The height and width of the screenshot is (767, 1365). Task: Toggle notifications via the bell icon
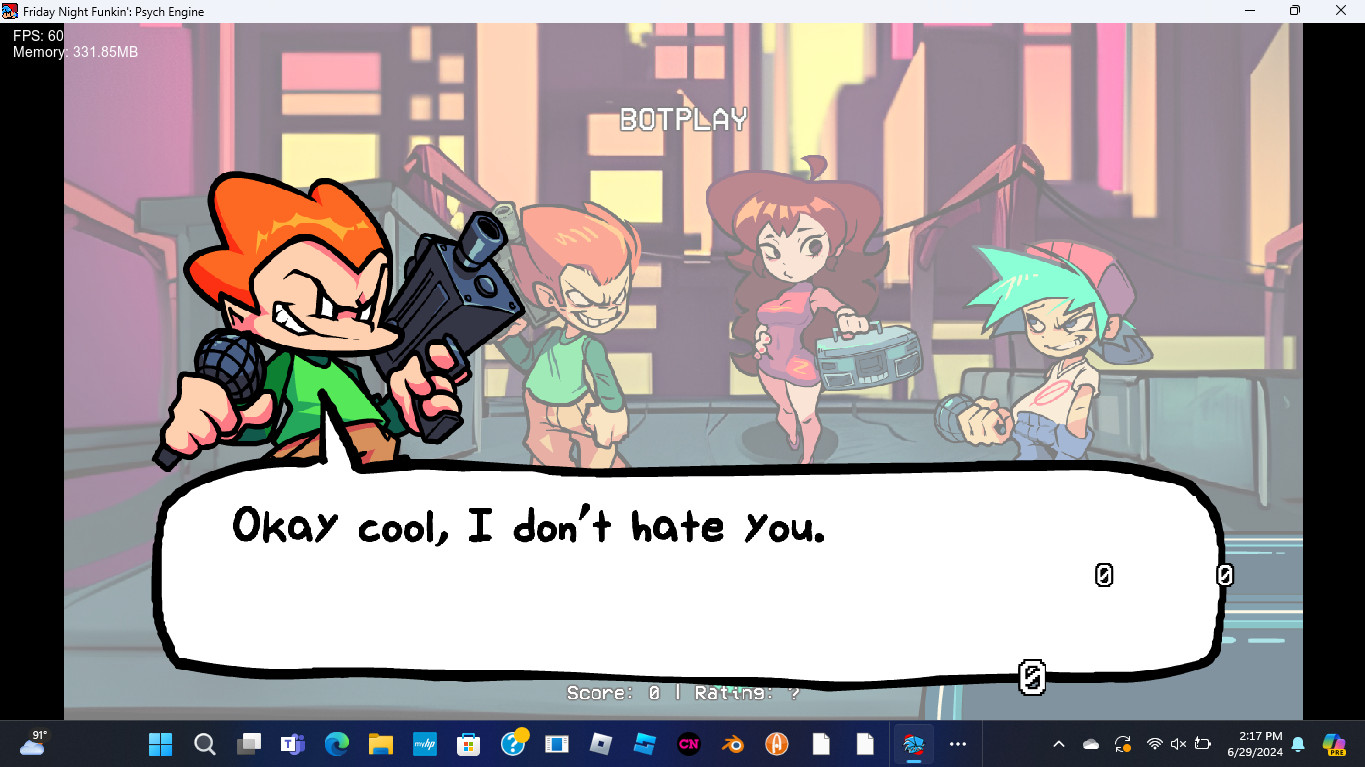click(1298, 745)
